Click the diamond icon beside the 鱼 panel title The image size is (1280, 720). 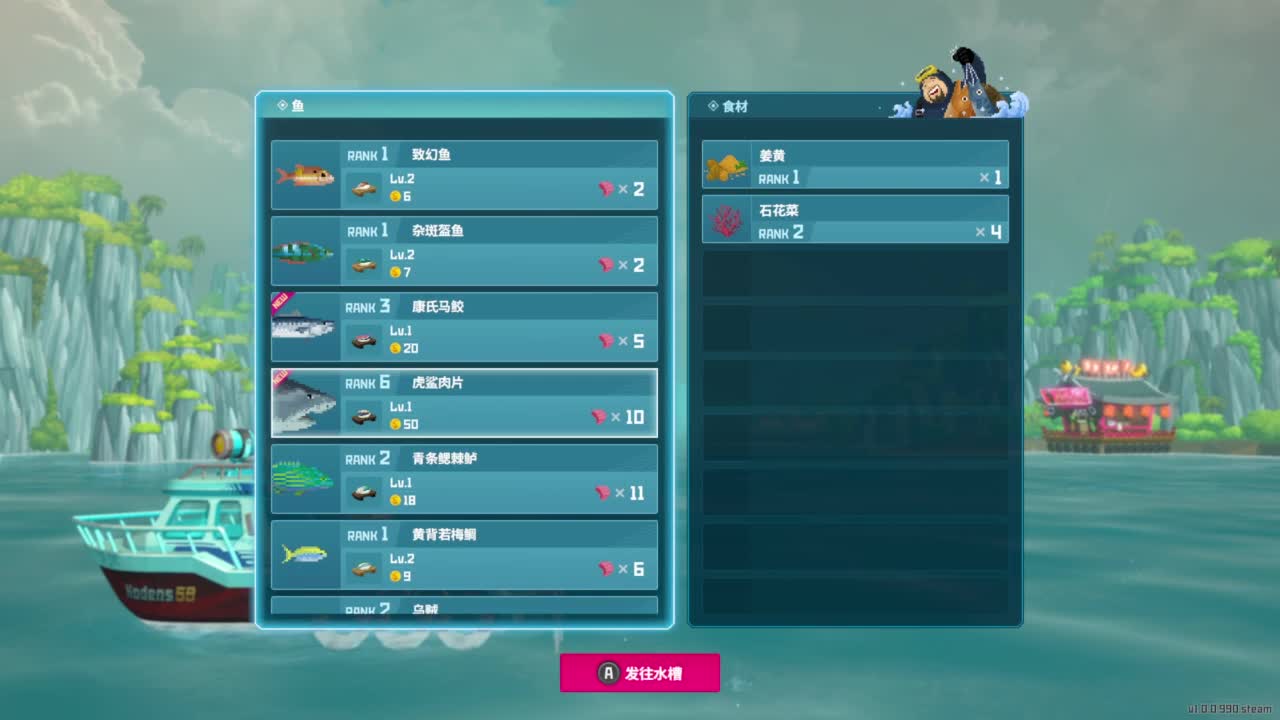283,106
